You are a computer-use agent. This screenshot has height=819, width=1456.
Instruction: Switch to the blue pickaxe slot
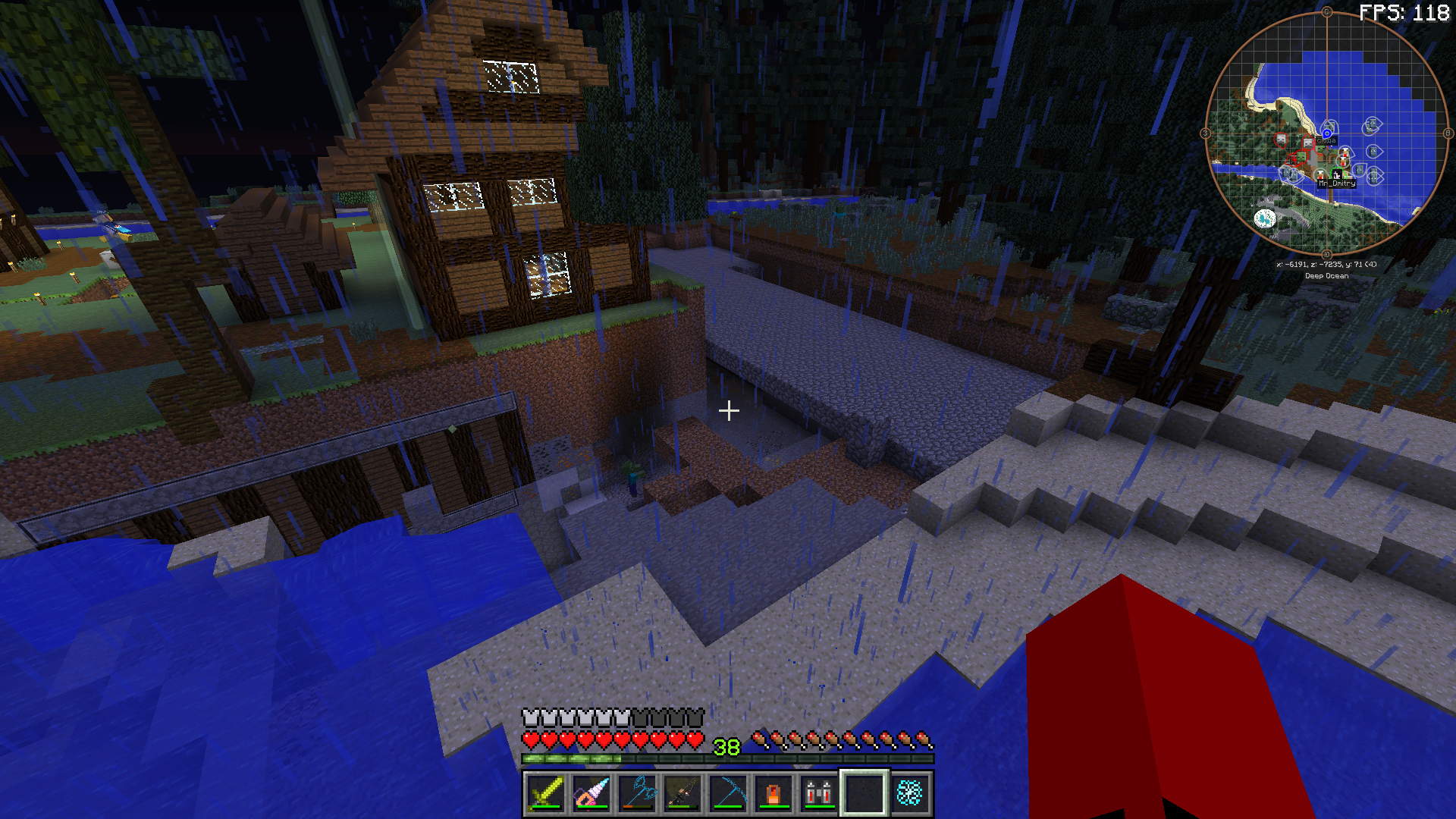728,793
